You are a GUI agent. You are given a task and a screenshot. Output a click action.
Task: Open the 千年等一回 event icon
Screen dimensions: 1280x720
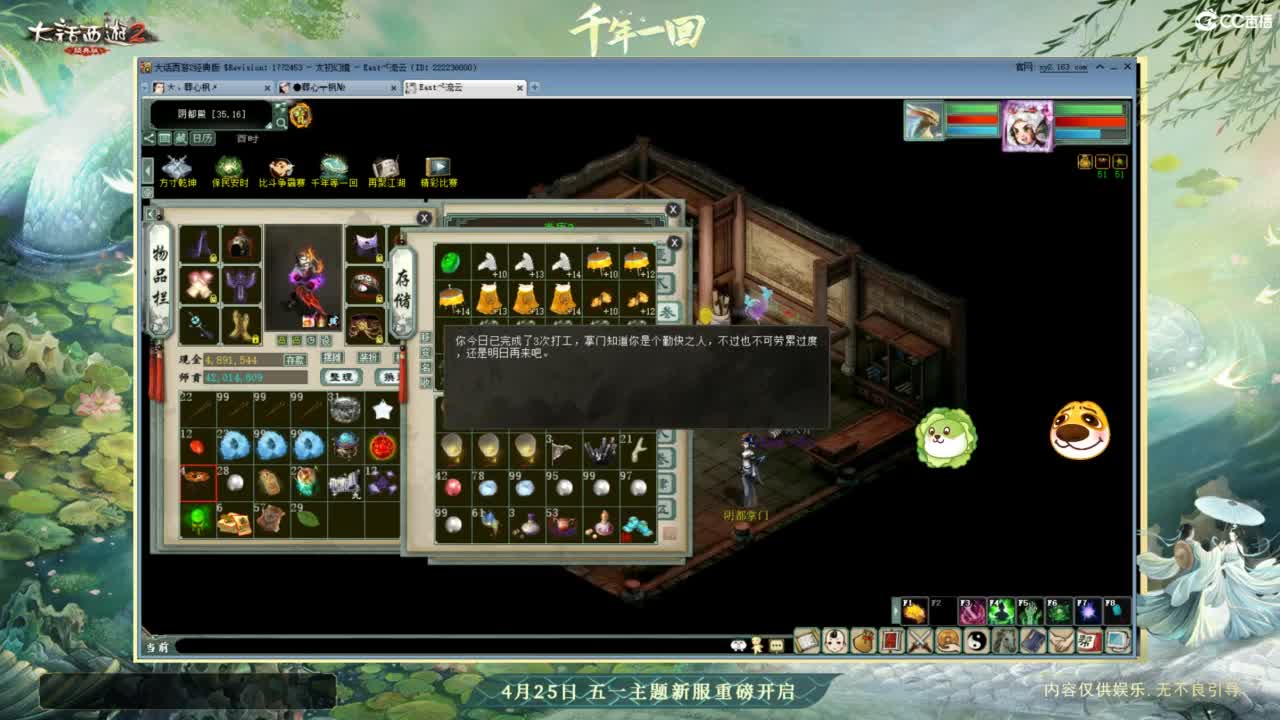(333, 167)
